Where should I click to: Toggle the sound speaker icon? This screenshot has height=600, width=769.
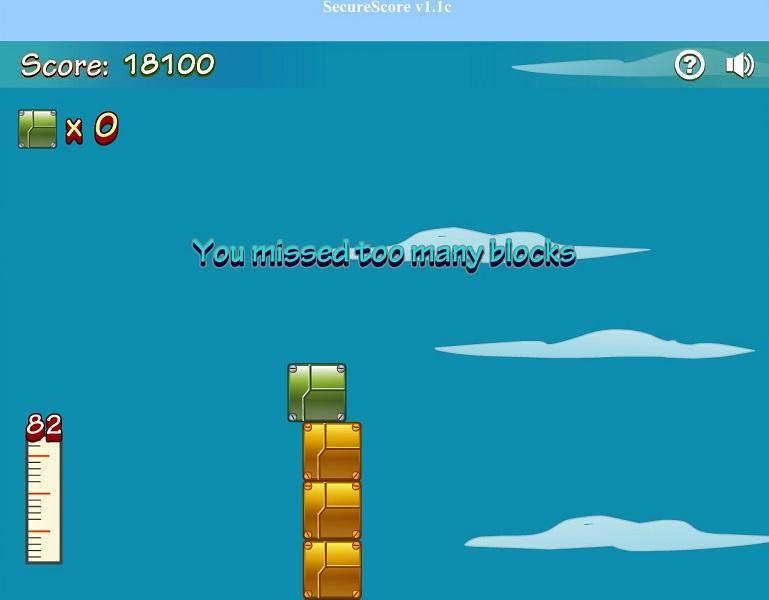pos(739,66)
